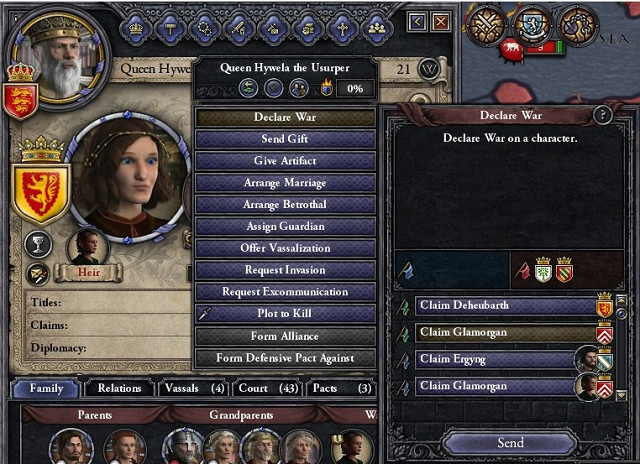Viewport: 640px width, 464px height.
Task: Send the war declaration
Action: click(x=510, y=443)
